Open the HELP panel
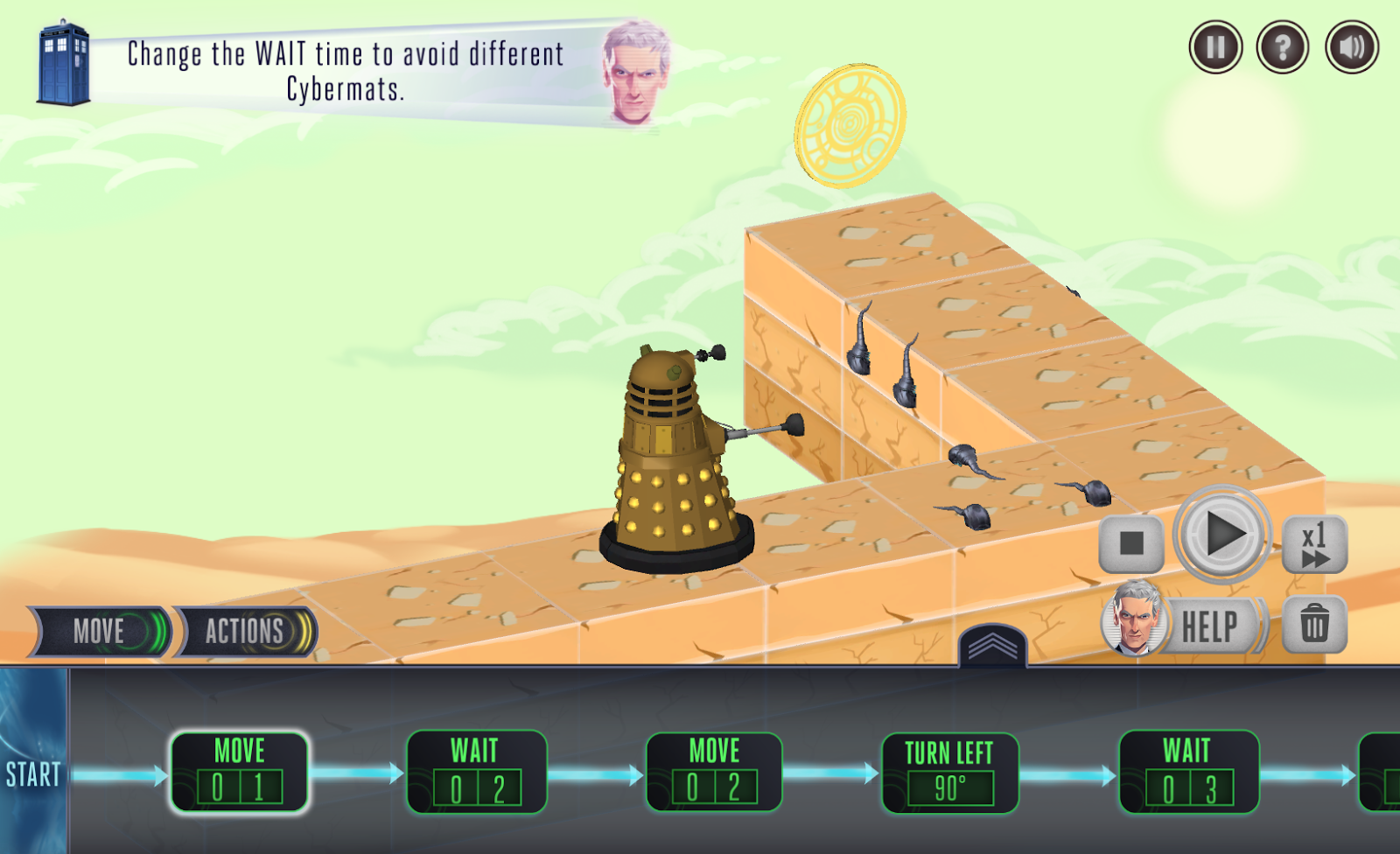This screenshot has height=854, width=1400. 1212,624
